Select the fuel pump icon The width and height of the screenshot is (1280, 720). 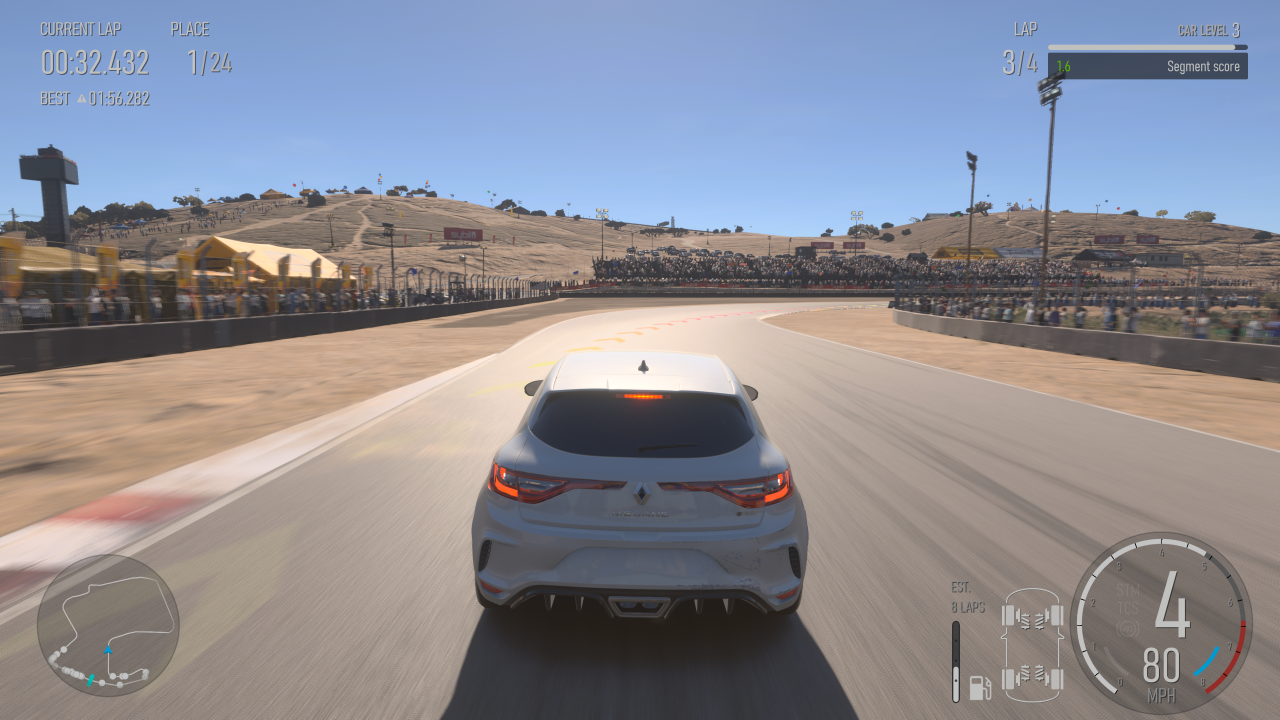click(x=980, y=687)
